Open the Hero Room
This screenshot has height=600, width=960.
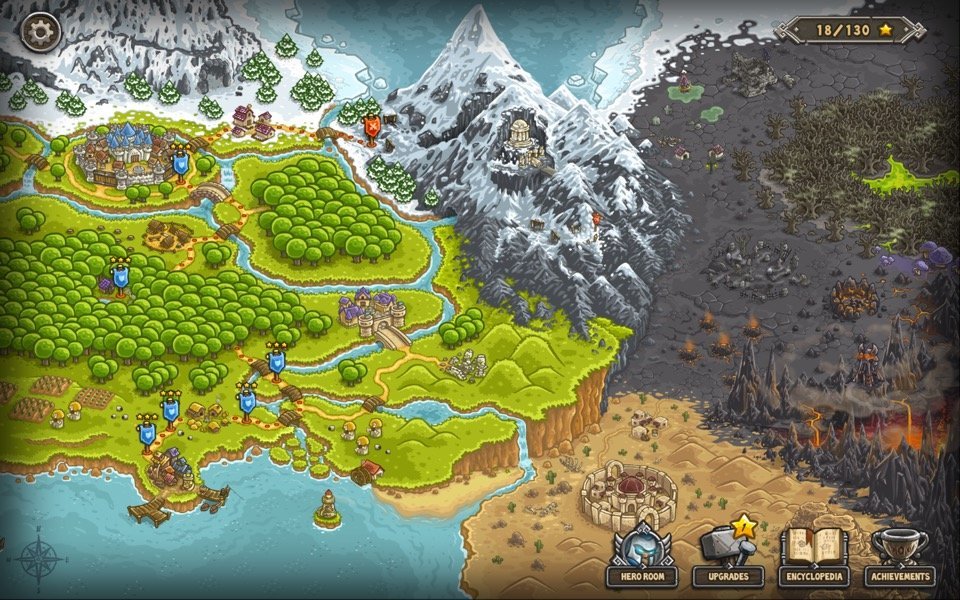pos(641,555)
